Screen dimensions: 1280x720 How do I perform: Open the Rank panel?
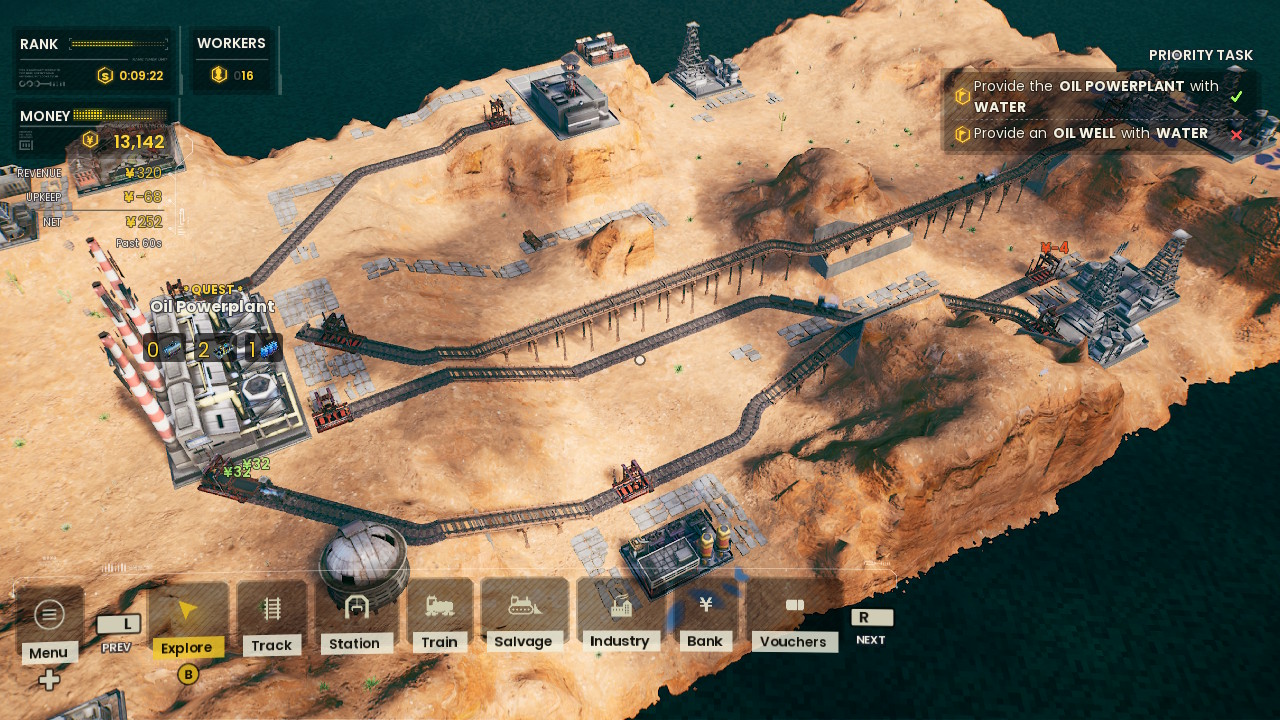coord(93,59)
